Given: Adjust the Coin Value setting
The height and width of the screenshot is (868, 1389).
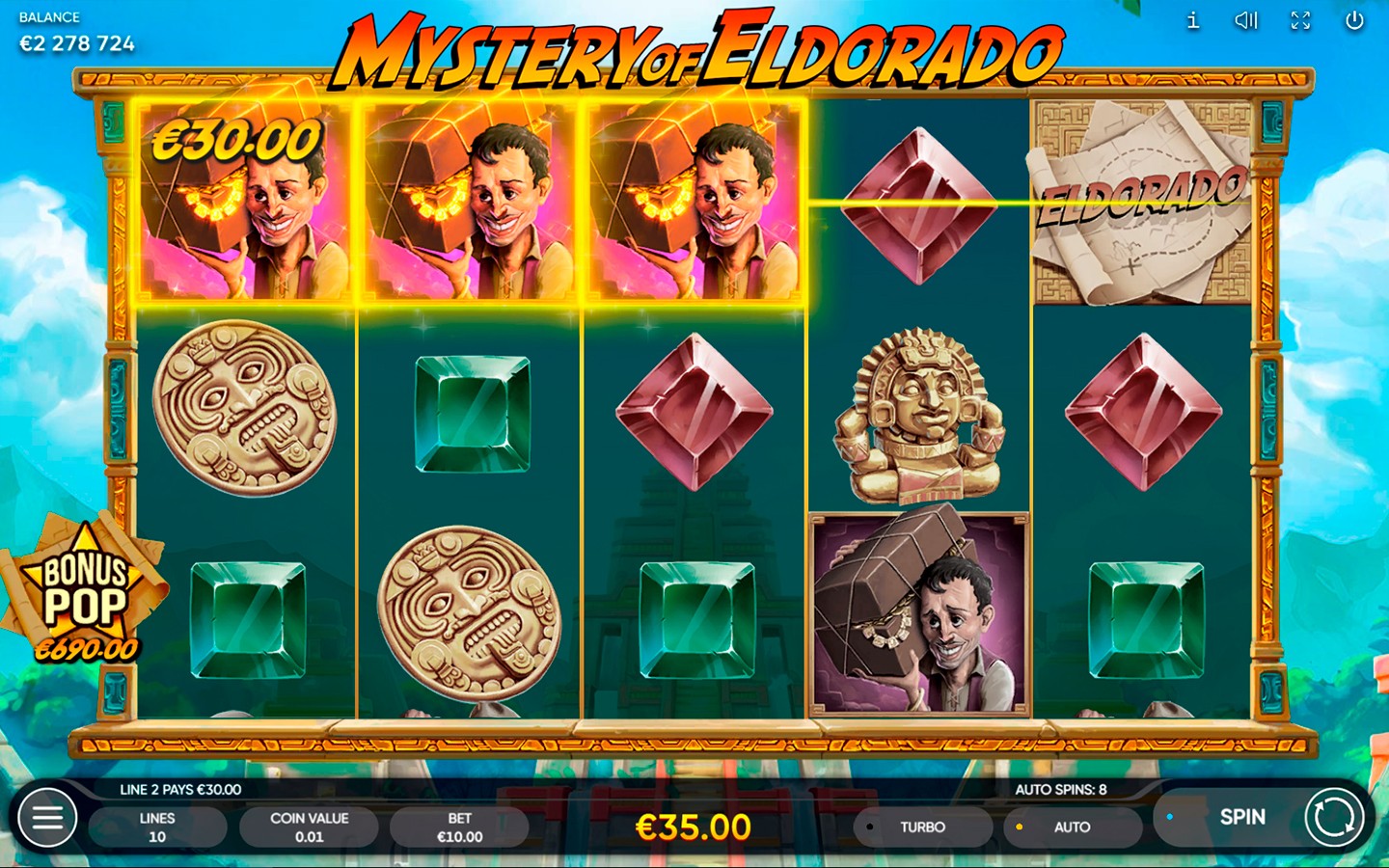Looking at the screenshot, I should (x=309, y=827).
